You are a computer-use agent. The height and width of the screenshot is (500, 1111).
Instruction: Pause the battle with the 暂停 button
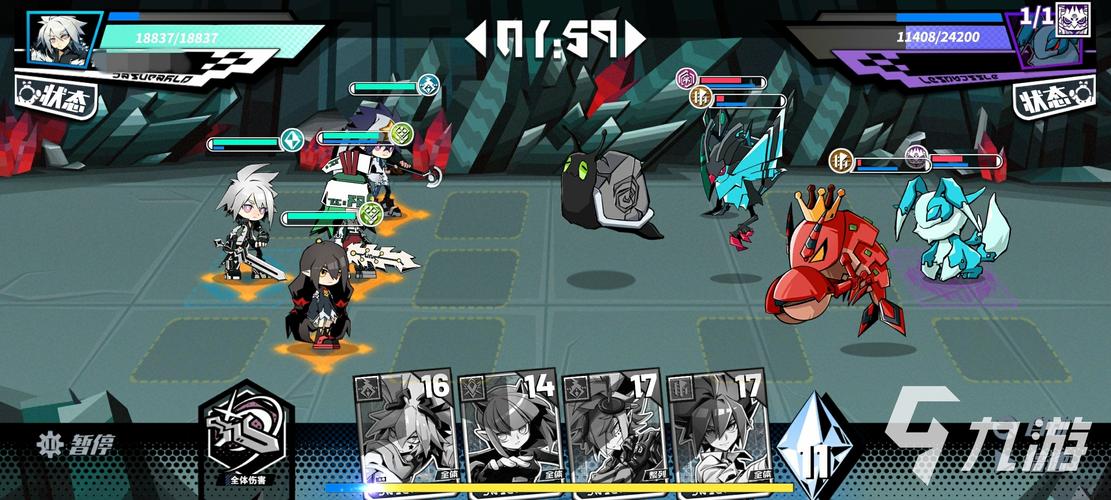click(73, 443)
